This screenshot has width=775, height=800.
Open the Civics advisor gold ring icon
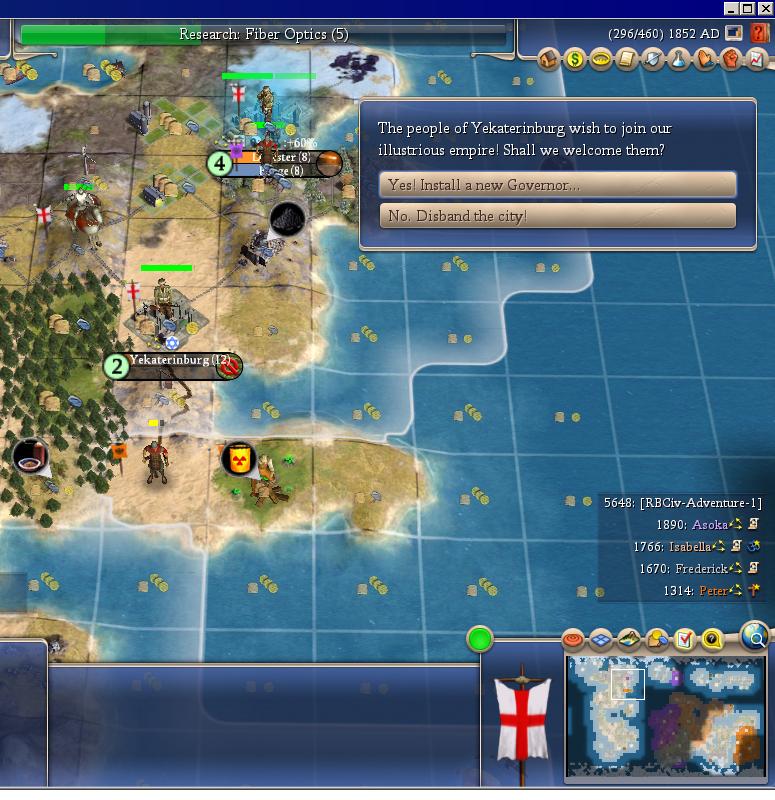tap(601, 60)
